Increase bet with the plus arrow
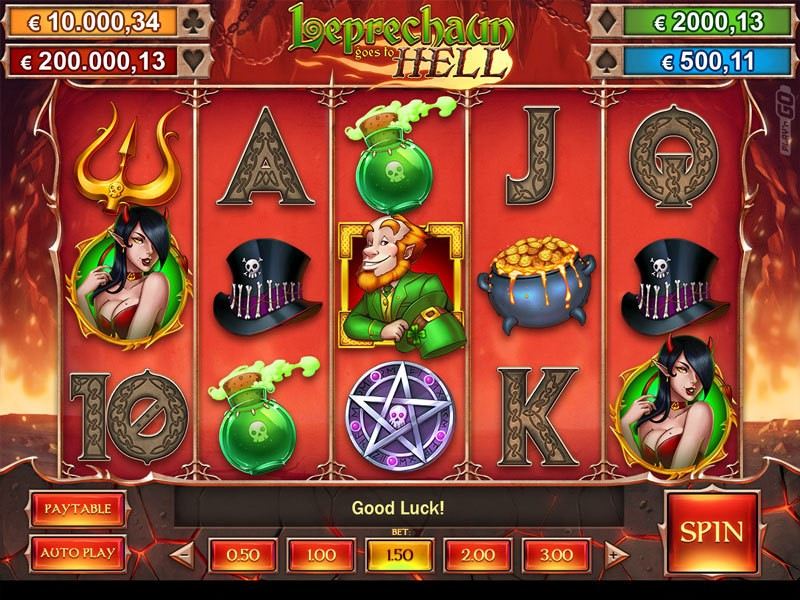 616,554
